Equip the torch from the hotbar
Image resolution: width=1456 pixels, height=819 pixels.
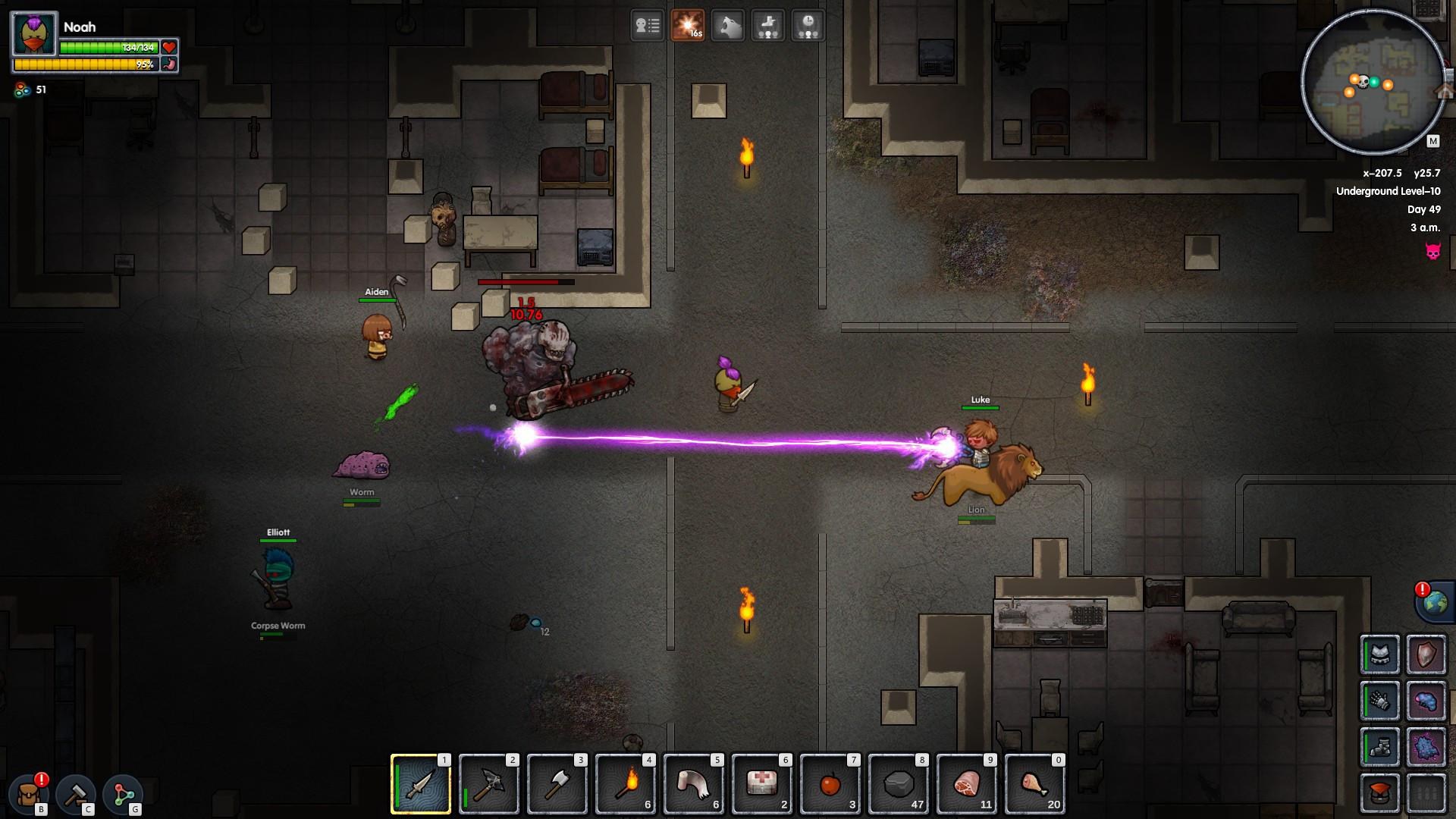click(x=626, y=784)
